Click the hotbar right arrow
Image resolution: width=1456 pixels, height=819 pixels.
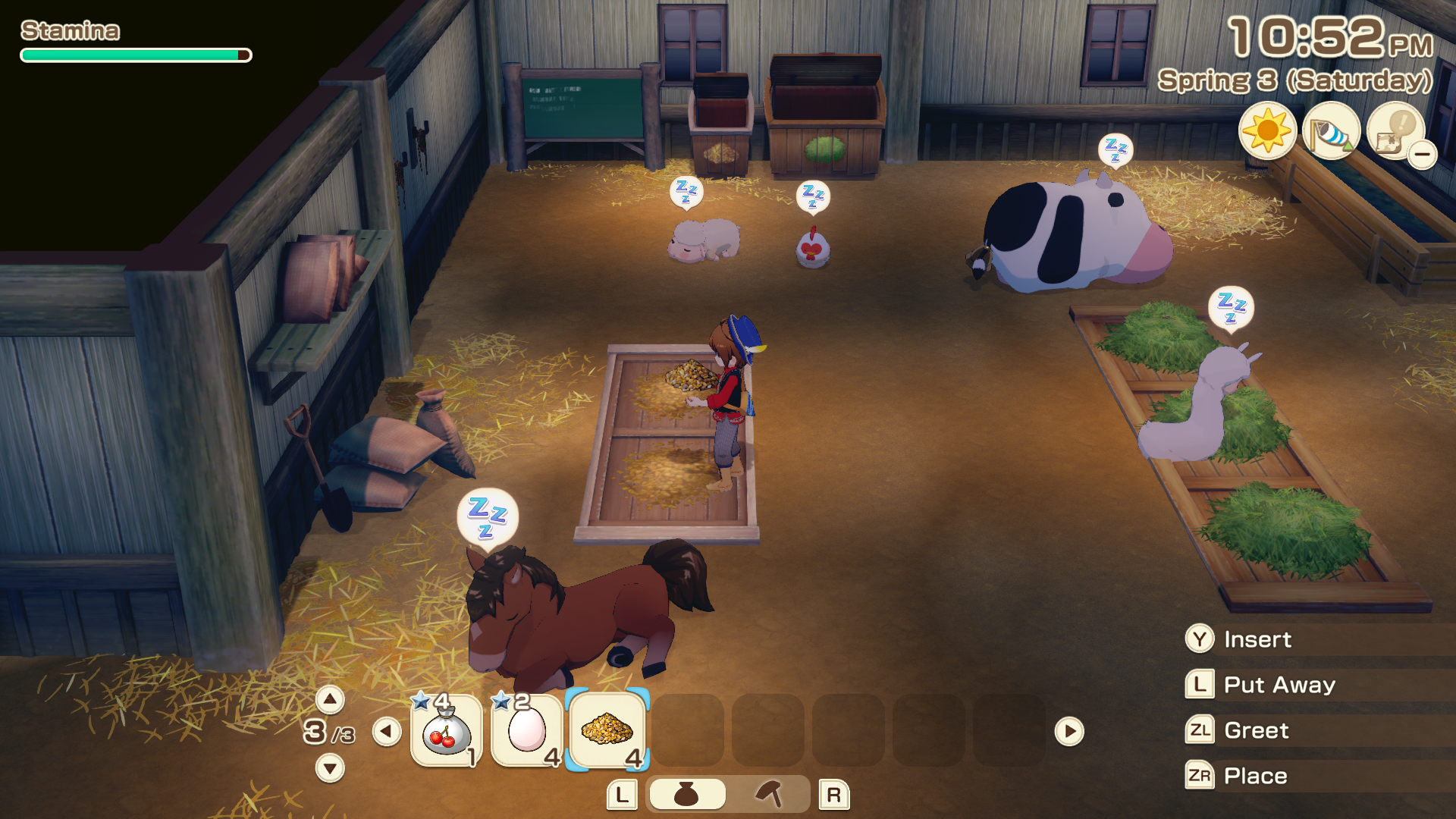point(1069,732)
